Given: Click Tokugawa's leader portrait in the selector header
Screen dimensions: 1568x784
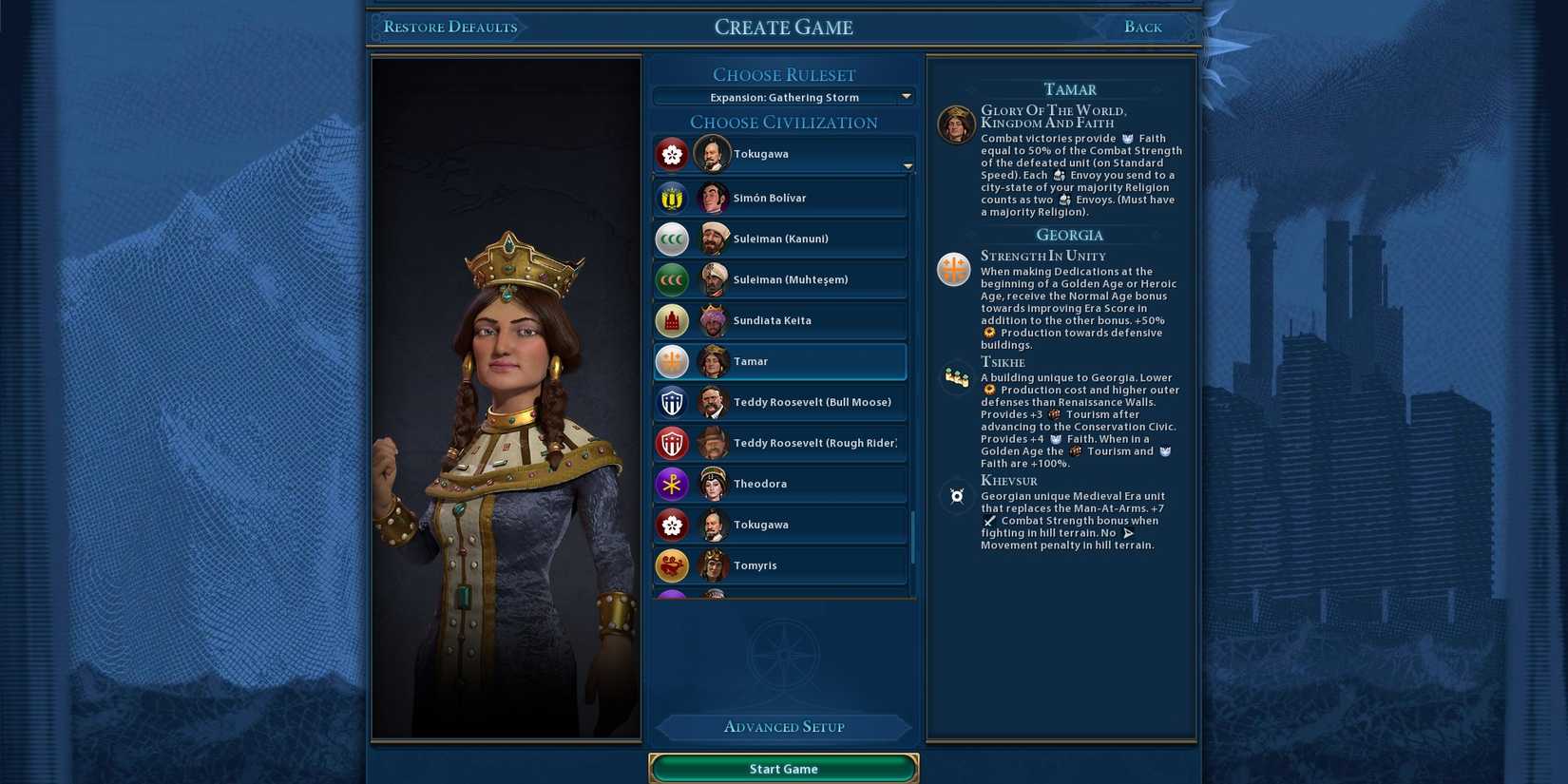Looking at the screenshot, I should click(713, 153).
